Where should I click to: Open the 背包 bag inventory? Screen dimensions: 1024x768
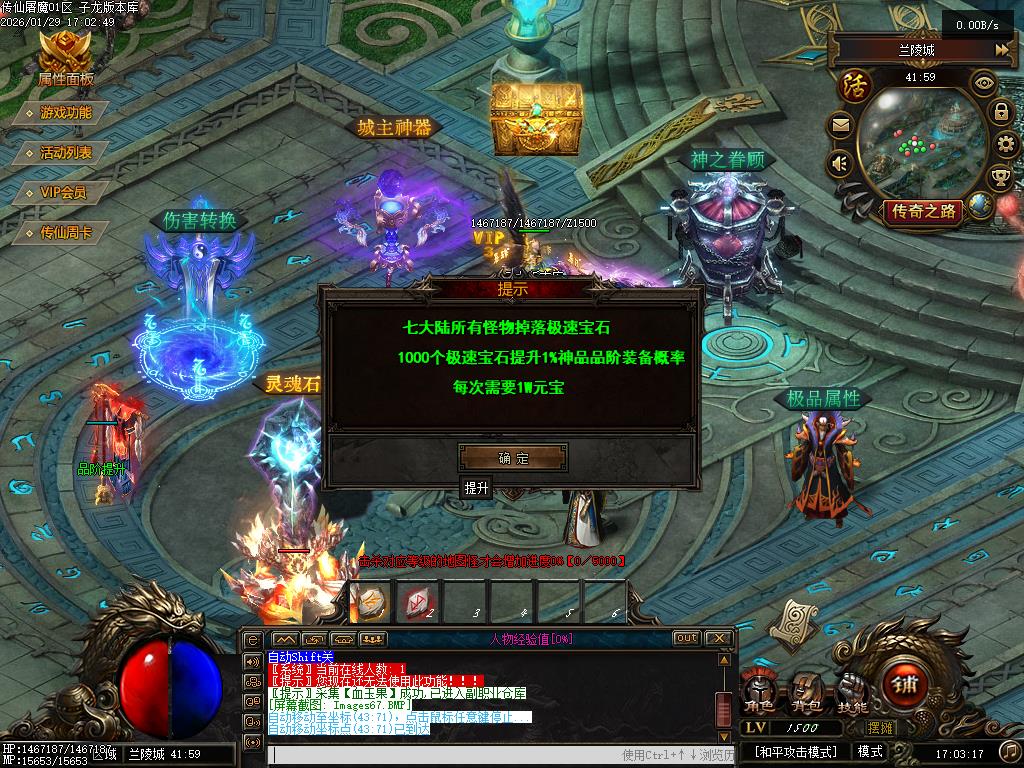(x=806, y=692)
